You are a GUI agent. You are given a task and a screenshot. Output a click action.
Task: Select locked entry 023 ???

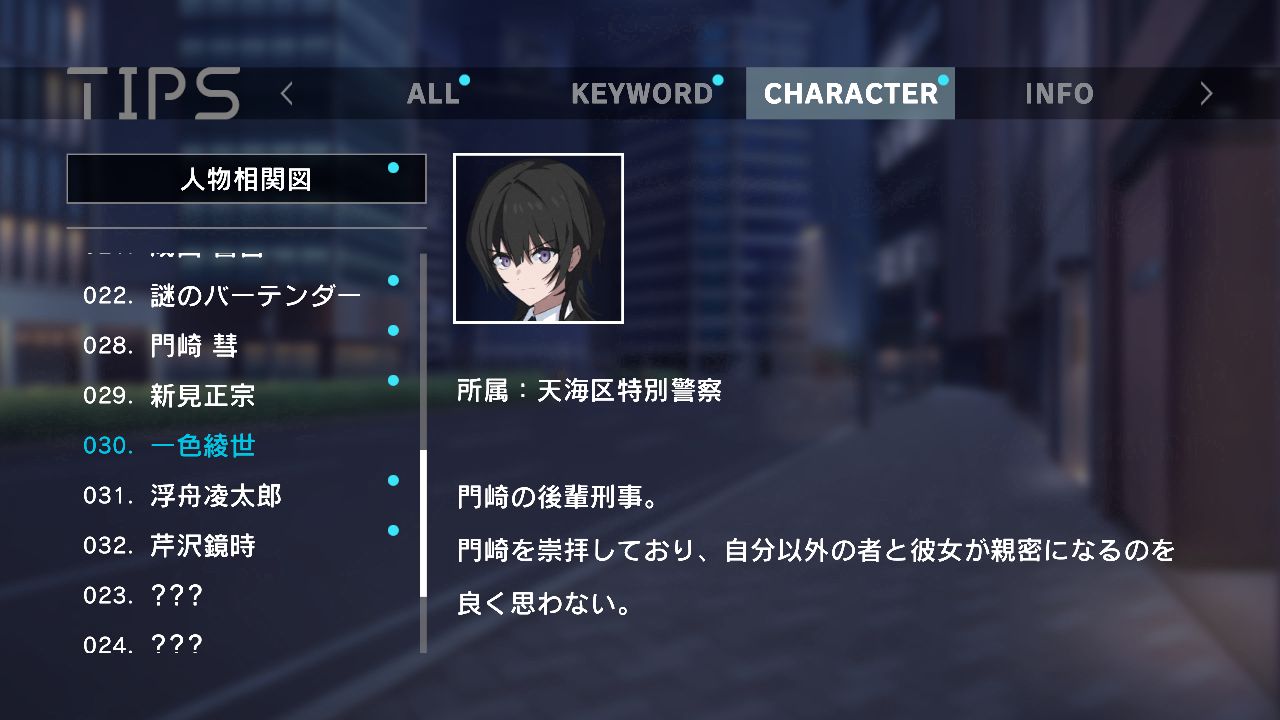[176, 596]
